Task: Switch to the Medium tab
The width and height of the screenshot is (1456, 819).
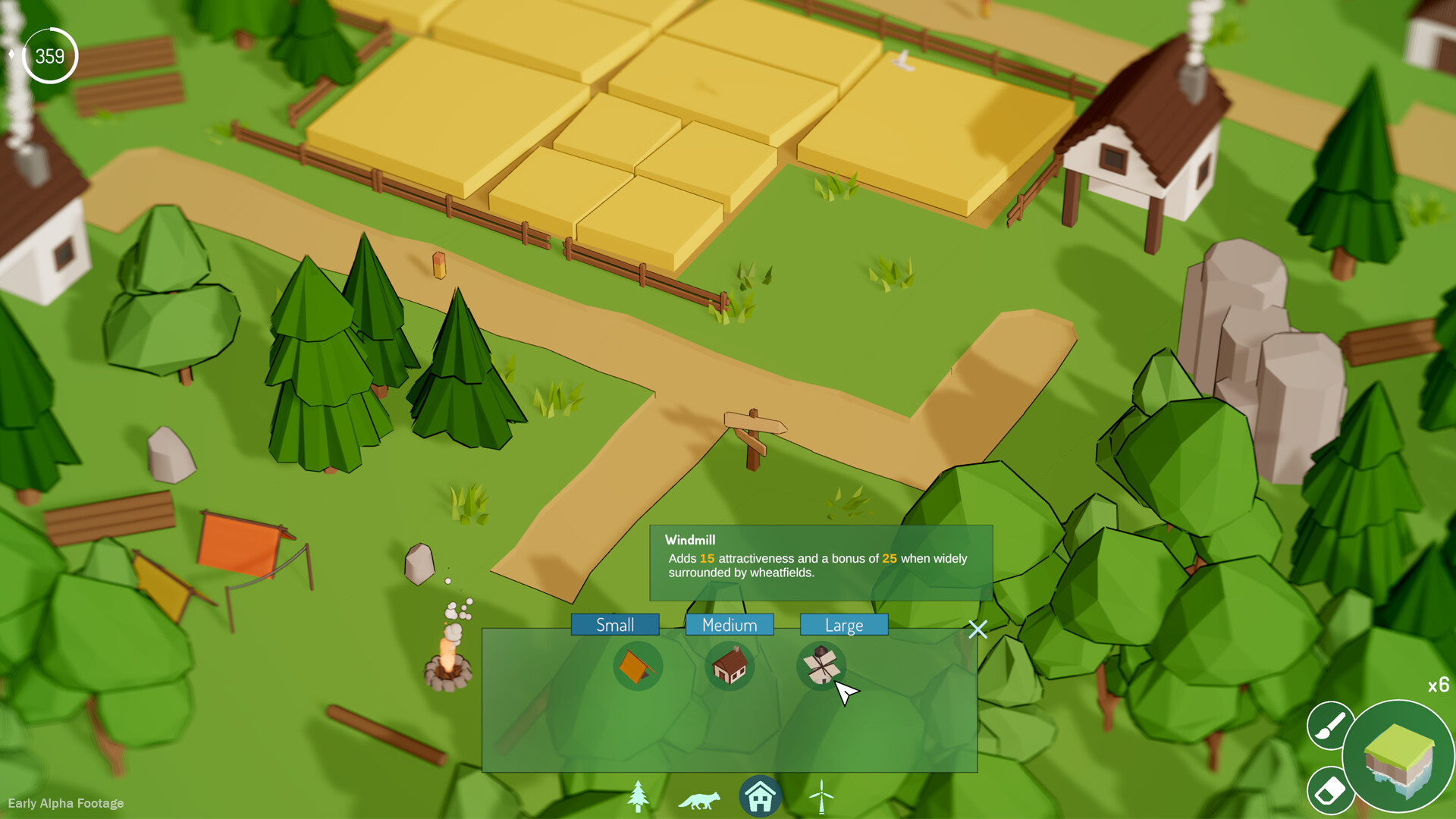Action: pyautogui.click(x=729, y=625)
